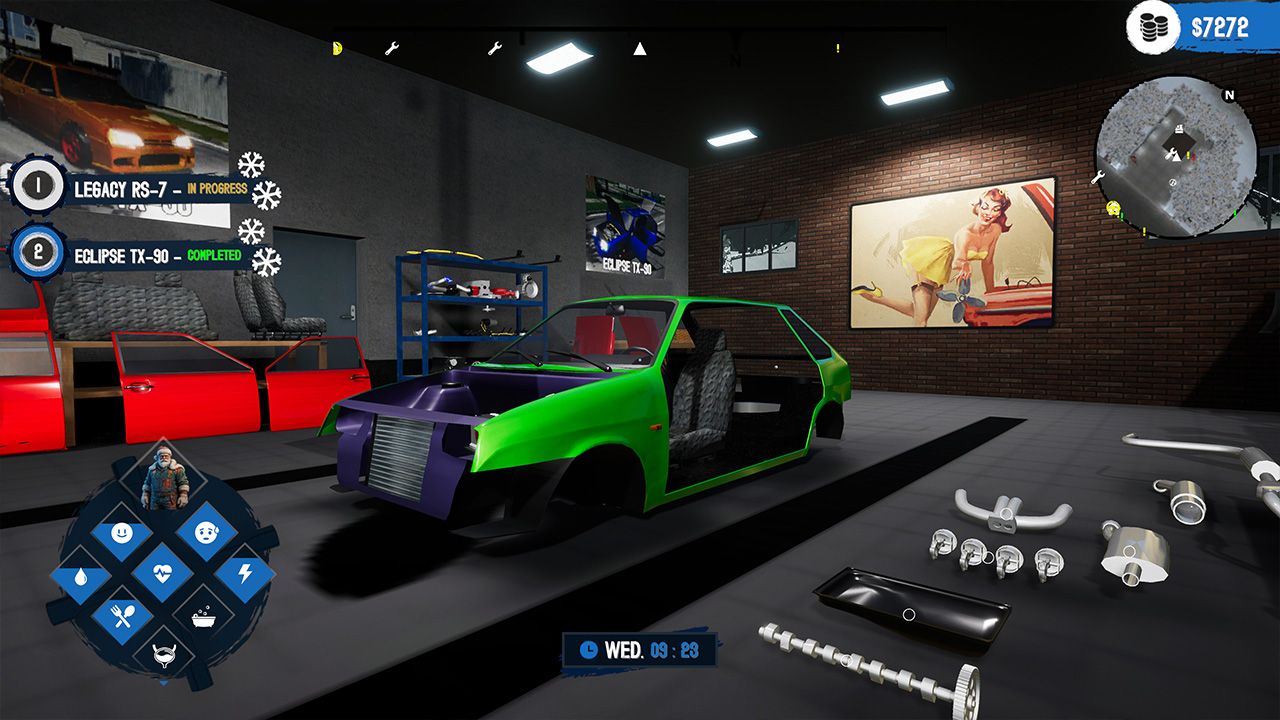Check the happy smiley mood status

[121, 532]
